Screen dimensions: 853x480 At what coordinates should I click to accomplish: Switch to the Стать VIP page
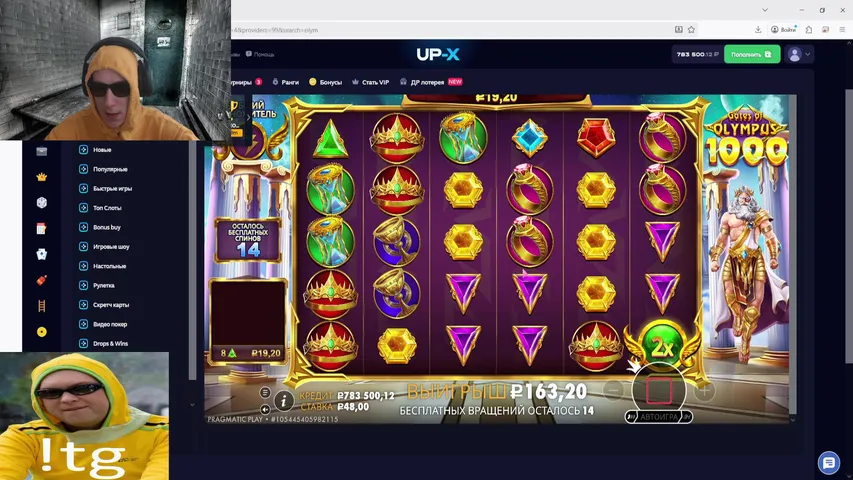point(371,82)
